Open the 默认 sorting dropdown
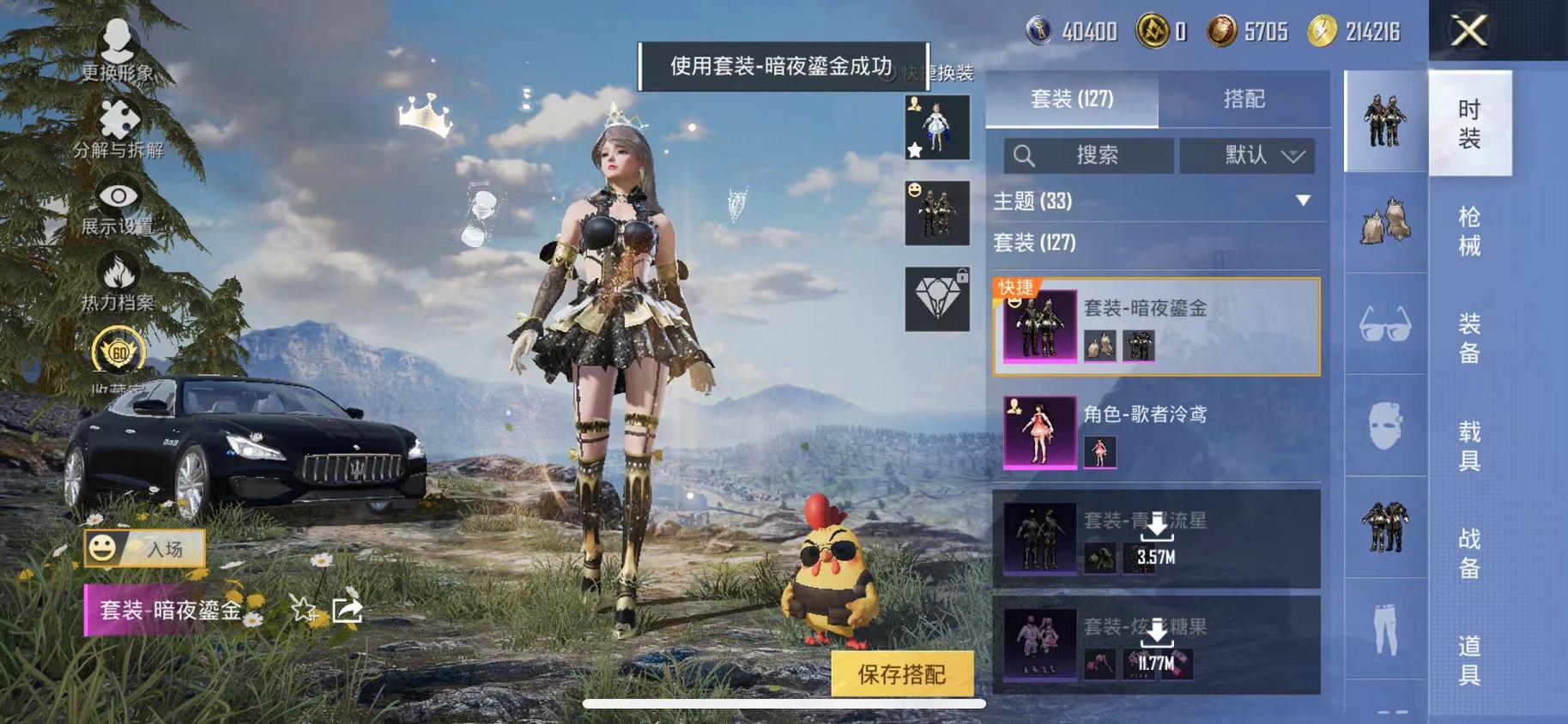Viewport: 1568px width, 724px height. coord(1249,155)
